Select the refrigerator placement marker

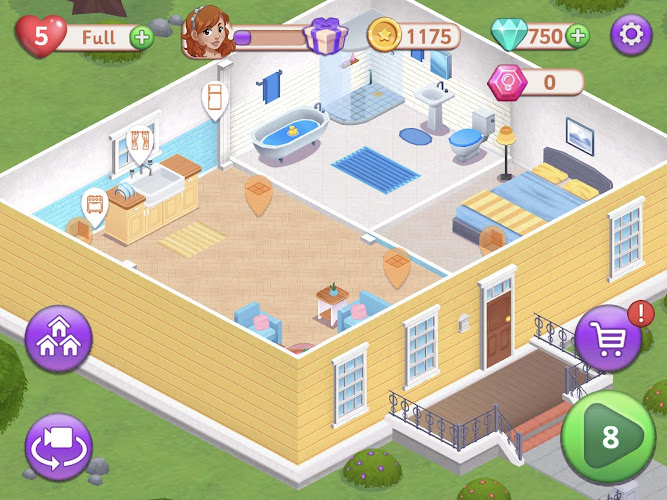pos(215,98)
